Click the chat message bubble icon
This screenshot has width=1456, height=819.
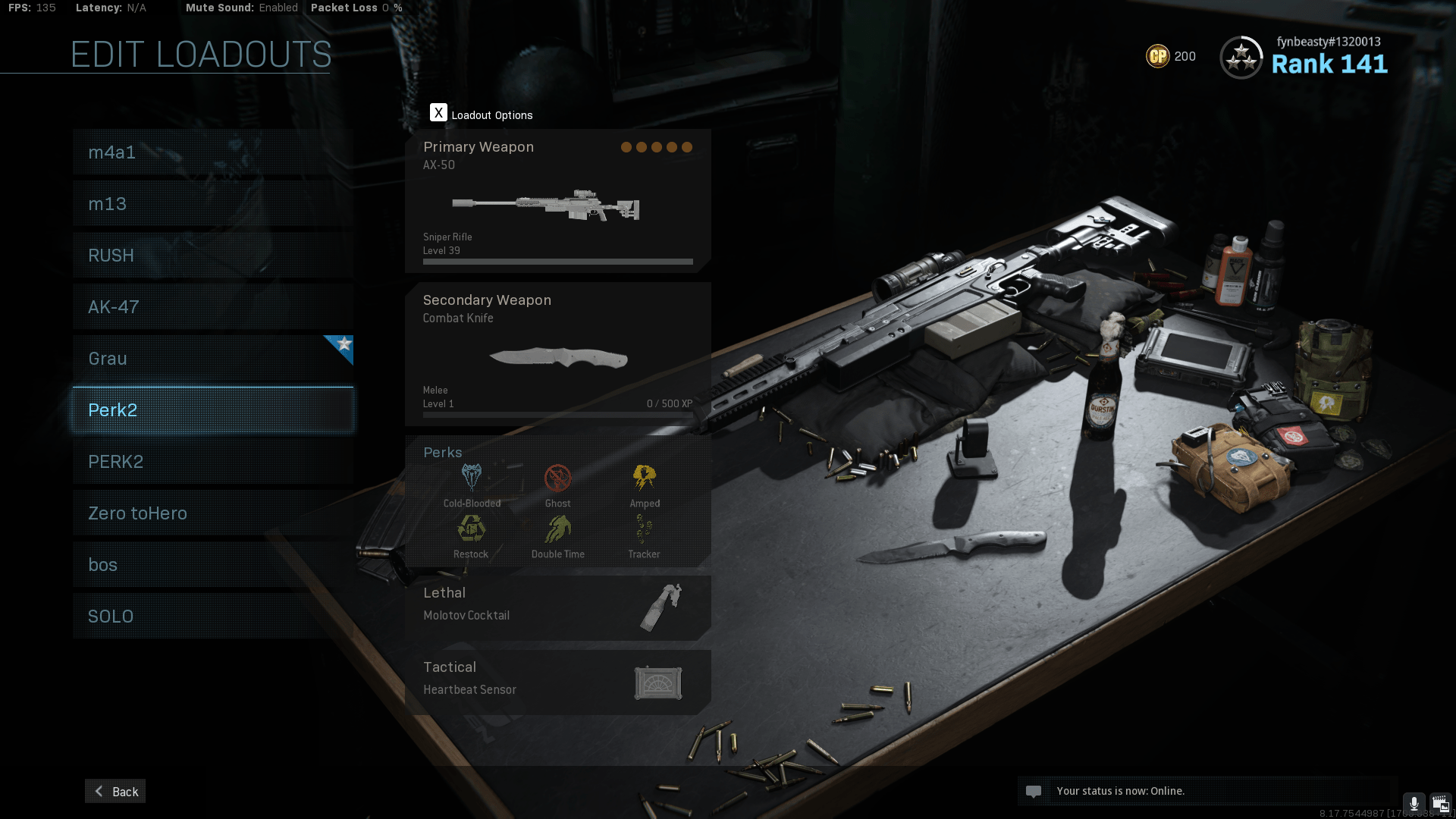(1035, 791)
